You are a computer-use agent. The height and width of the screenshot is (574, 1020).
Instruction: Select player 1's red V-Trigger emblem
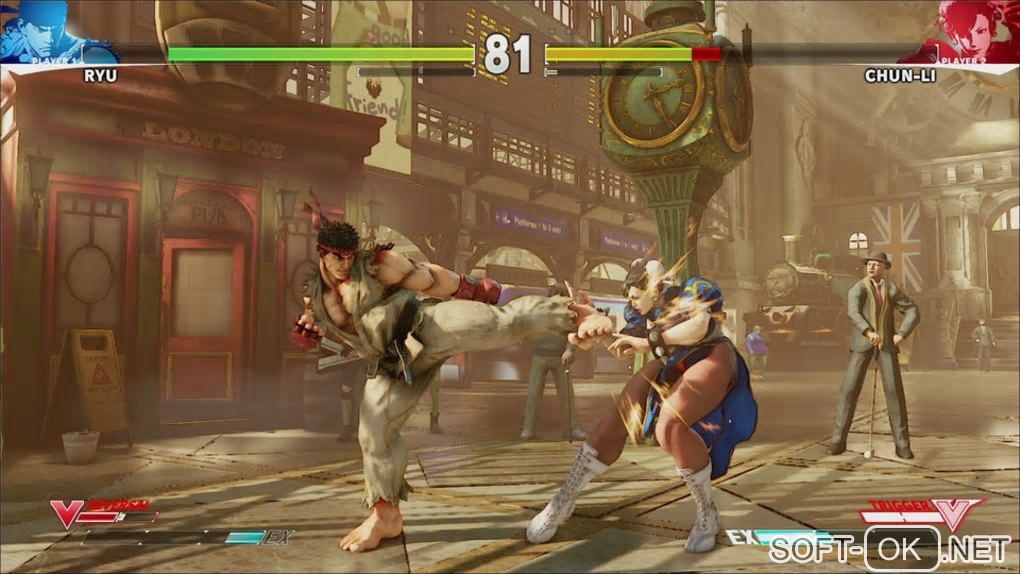67,513
